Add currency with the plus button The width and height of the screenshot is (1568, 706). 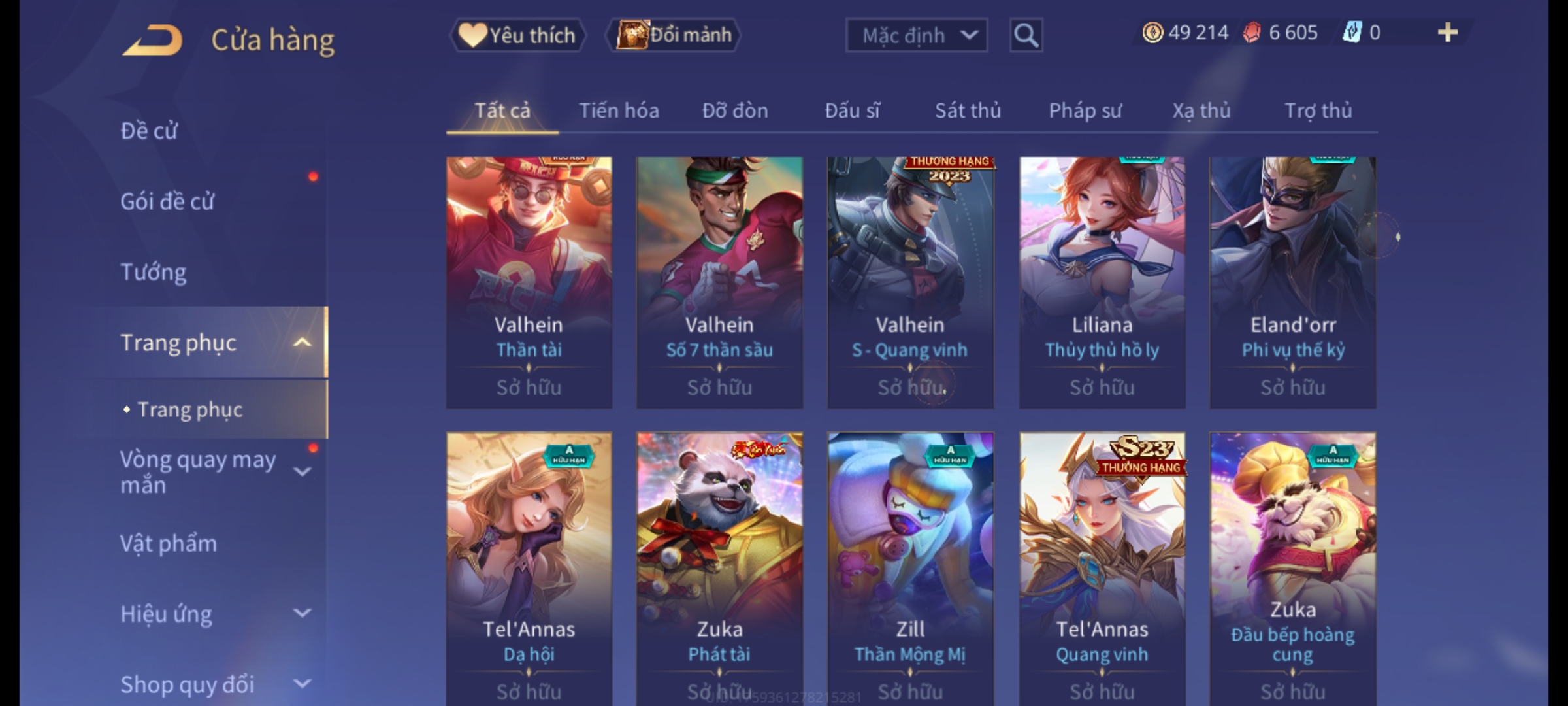coord(1447,33)
